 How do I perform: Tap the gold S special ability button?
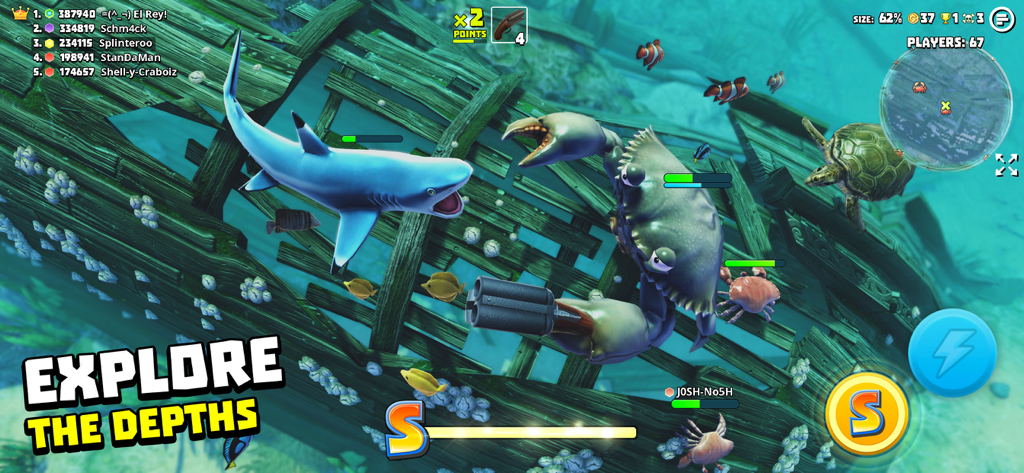tap(867, 413)
